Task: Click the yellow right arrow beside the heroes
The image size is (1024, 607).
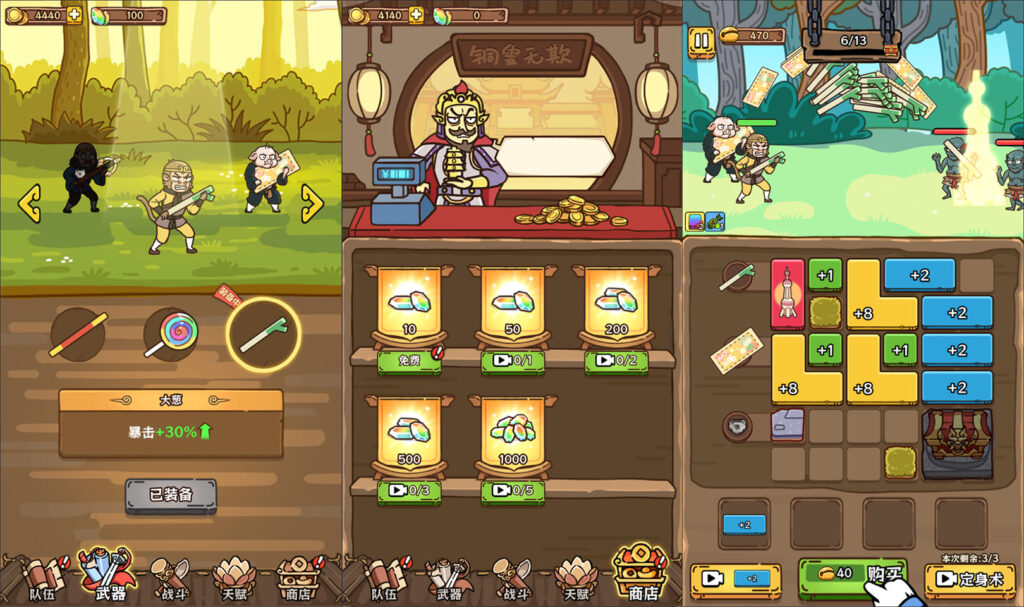Action: [x=312, y=204]
